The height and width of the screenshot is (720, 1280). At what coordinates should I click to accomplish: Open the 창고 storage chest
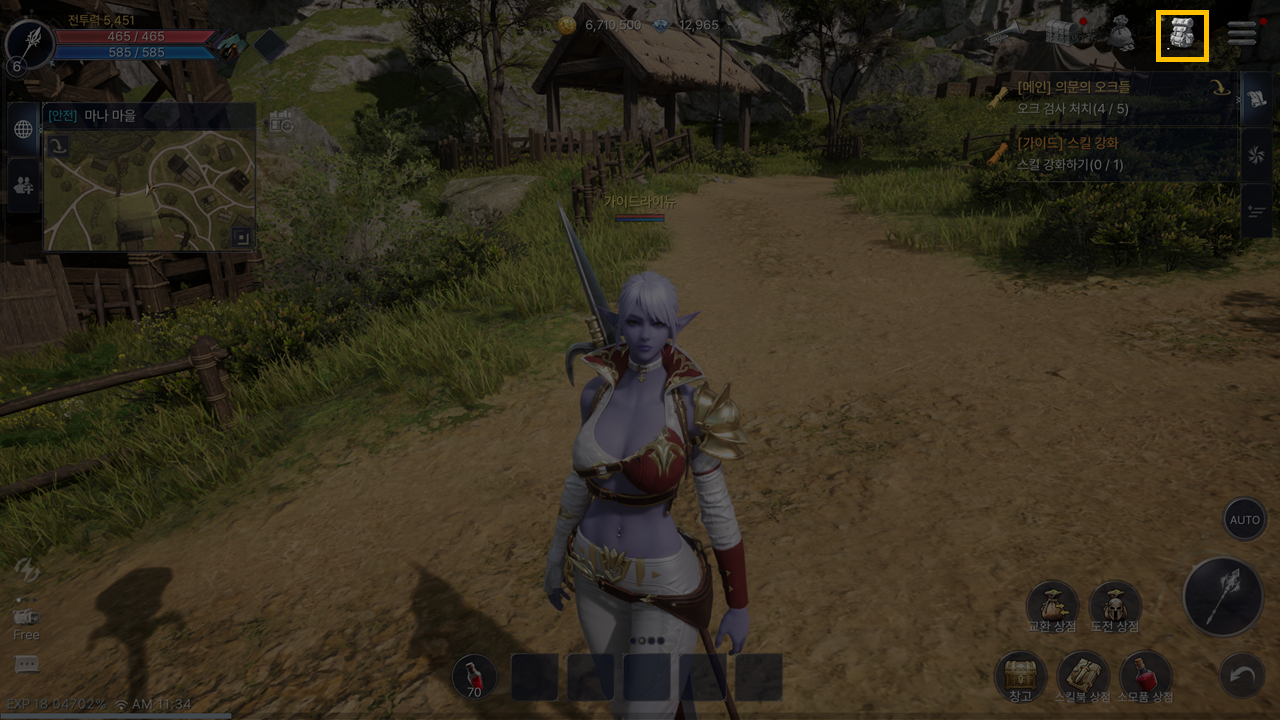[1020, 675]
